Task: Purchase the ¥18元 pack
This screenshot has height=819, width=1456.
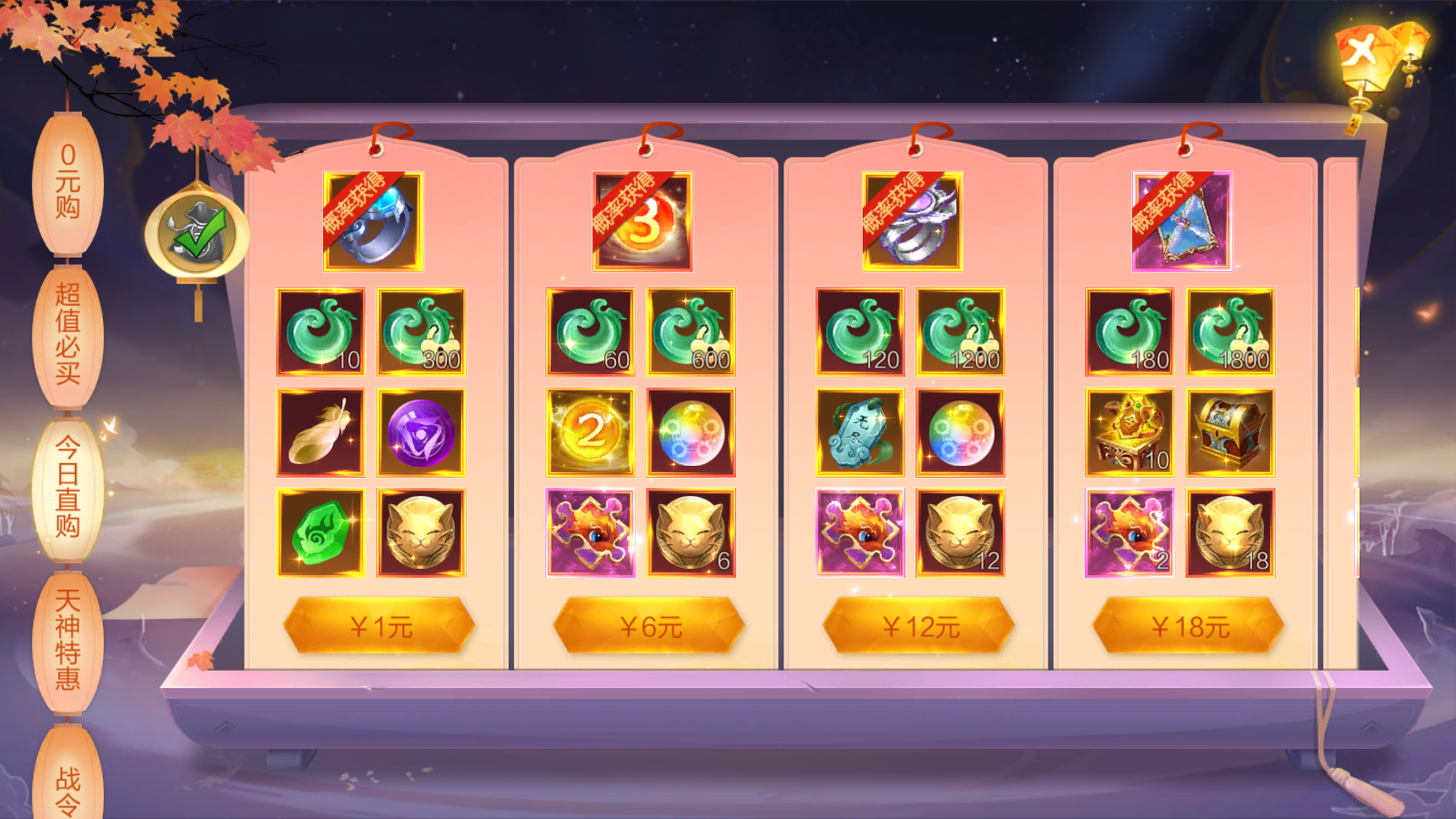Action: 1188,626
